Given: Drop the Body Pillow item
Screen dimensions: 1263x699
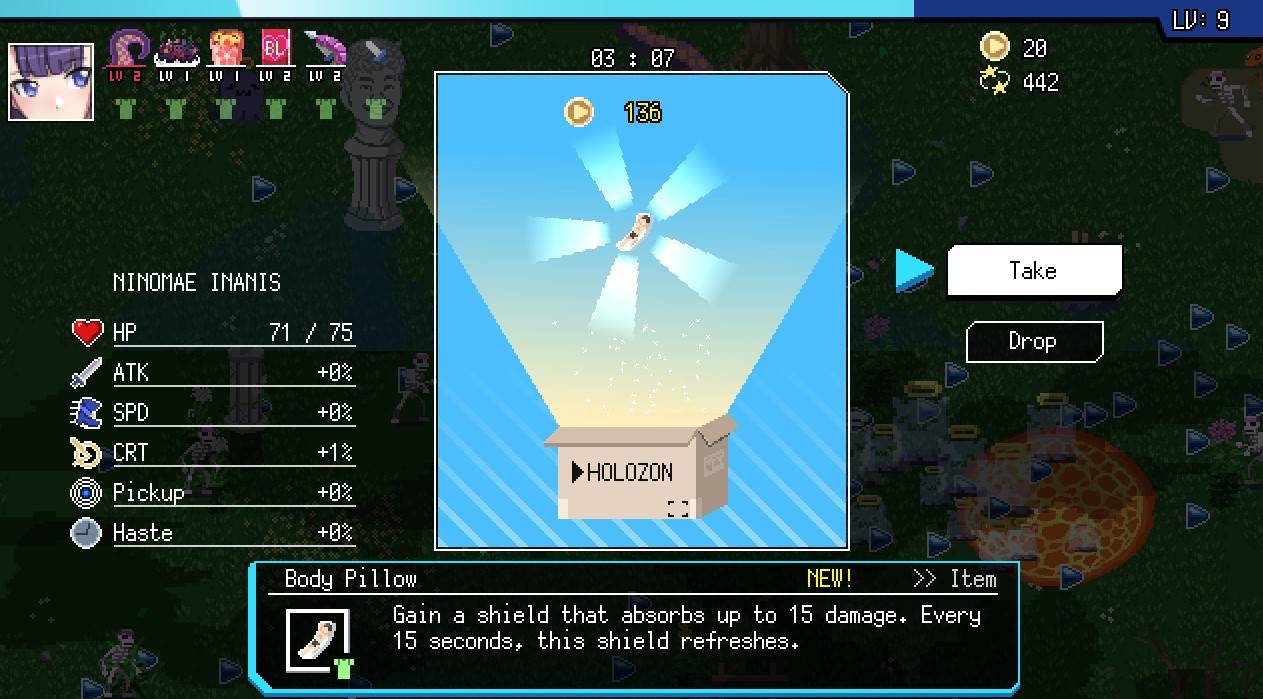Looking at the screenshot, I should click(1034, 342).
